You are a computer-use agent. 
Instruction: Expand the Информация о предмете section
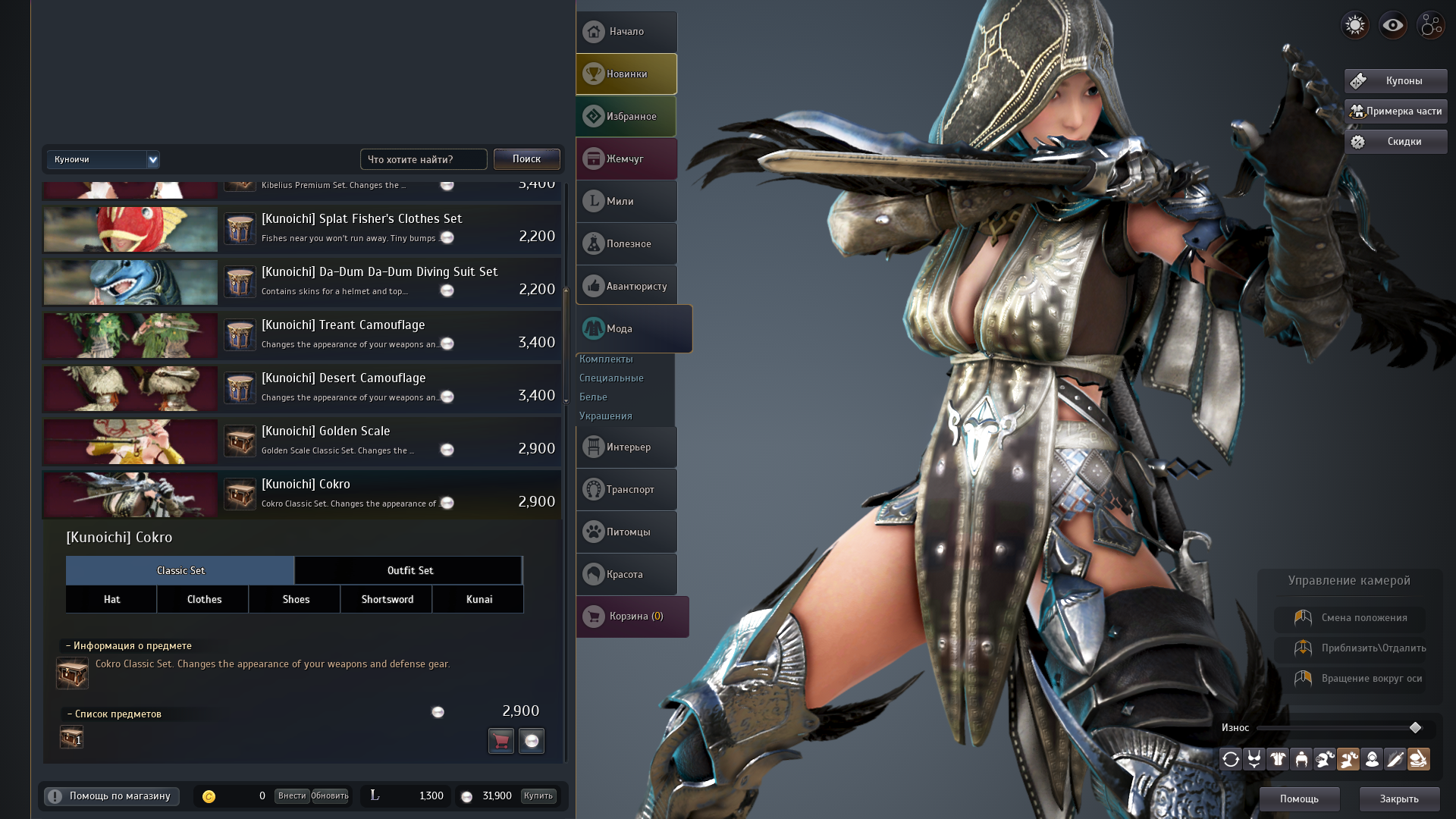(127, 645)
